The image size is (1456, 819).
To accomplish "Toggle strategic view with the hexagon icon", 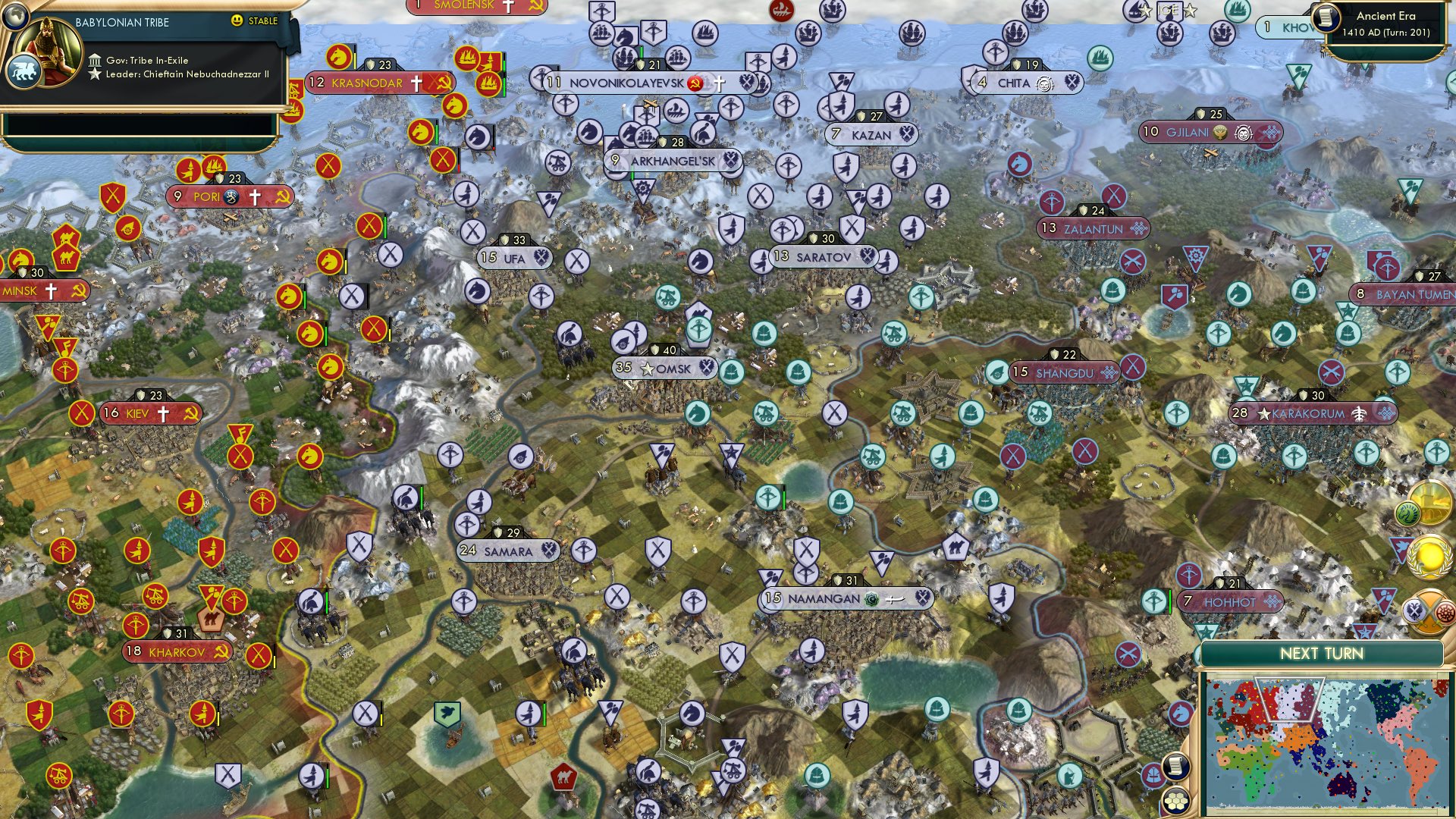I will pos(1175,802).
